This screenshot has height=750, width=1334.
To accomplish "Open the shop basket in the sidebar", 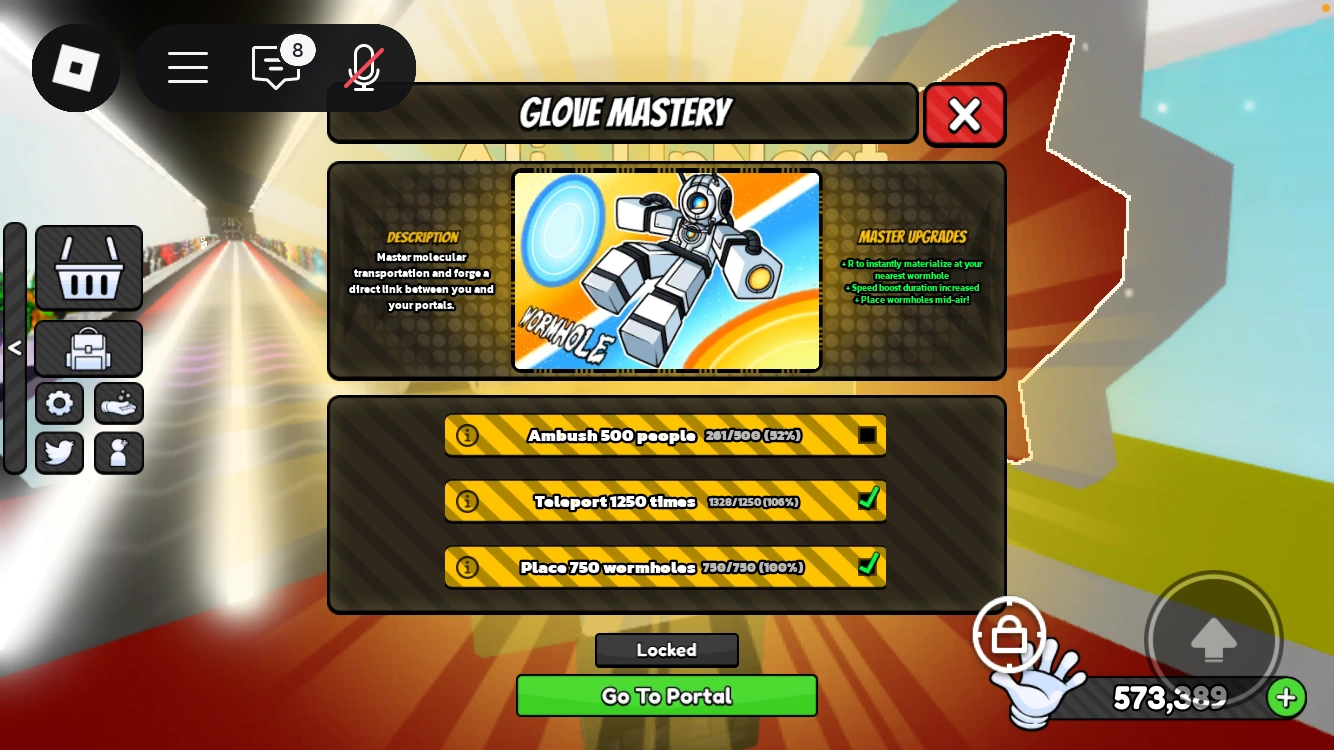I will (x=88, y=268).
